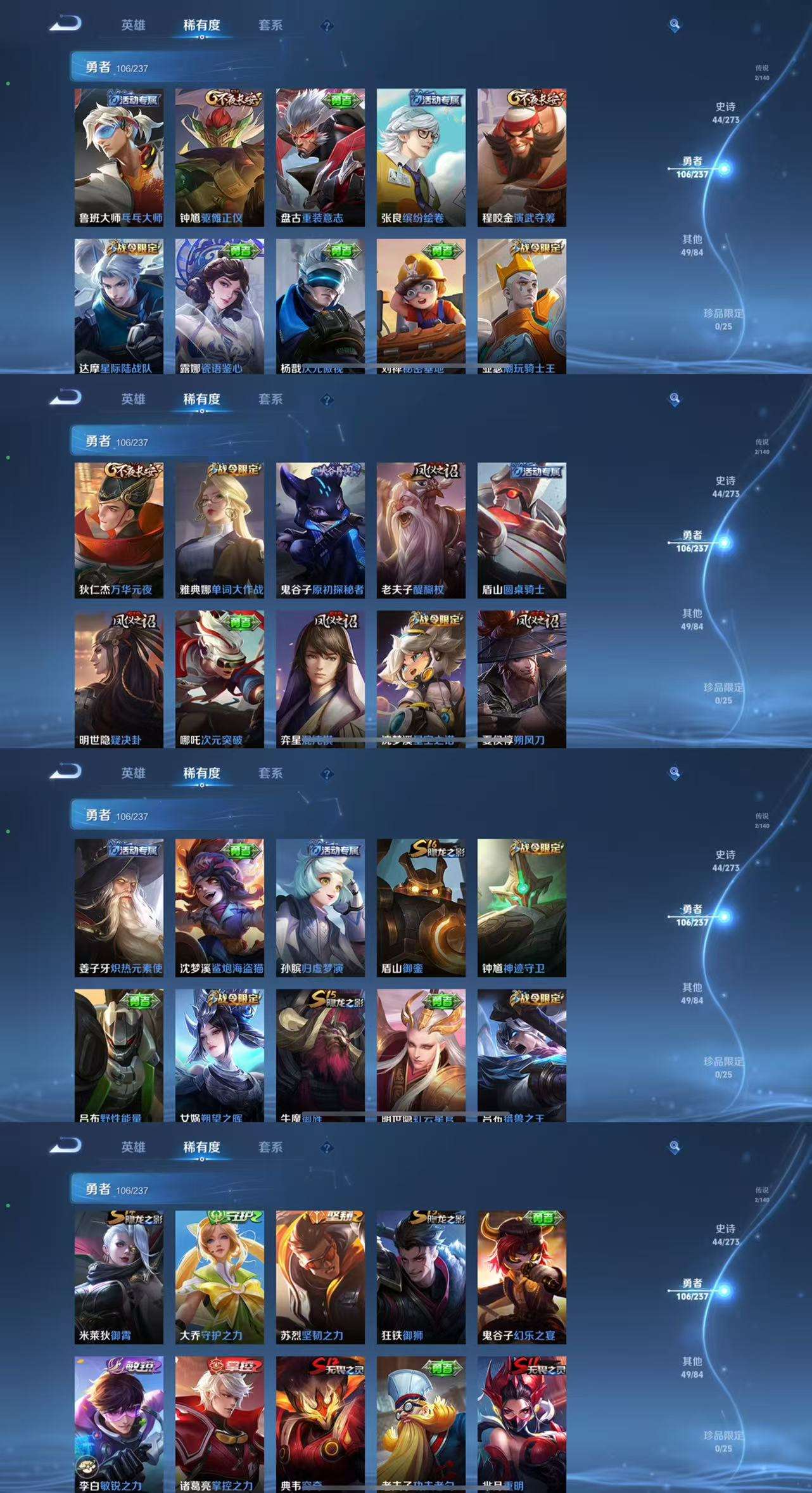Screen dimensions: 812x1493
Task: Select the 明世隐 疑决卦 skin
Action: [118, 679]
